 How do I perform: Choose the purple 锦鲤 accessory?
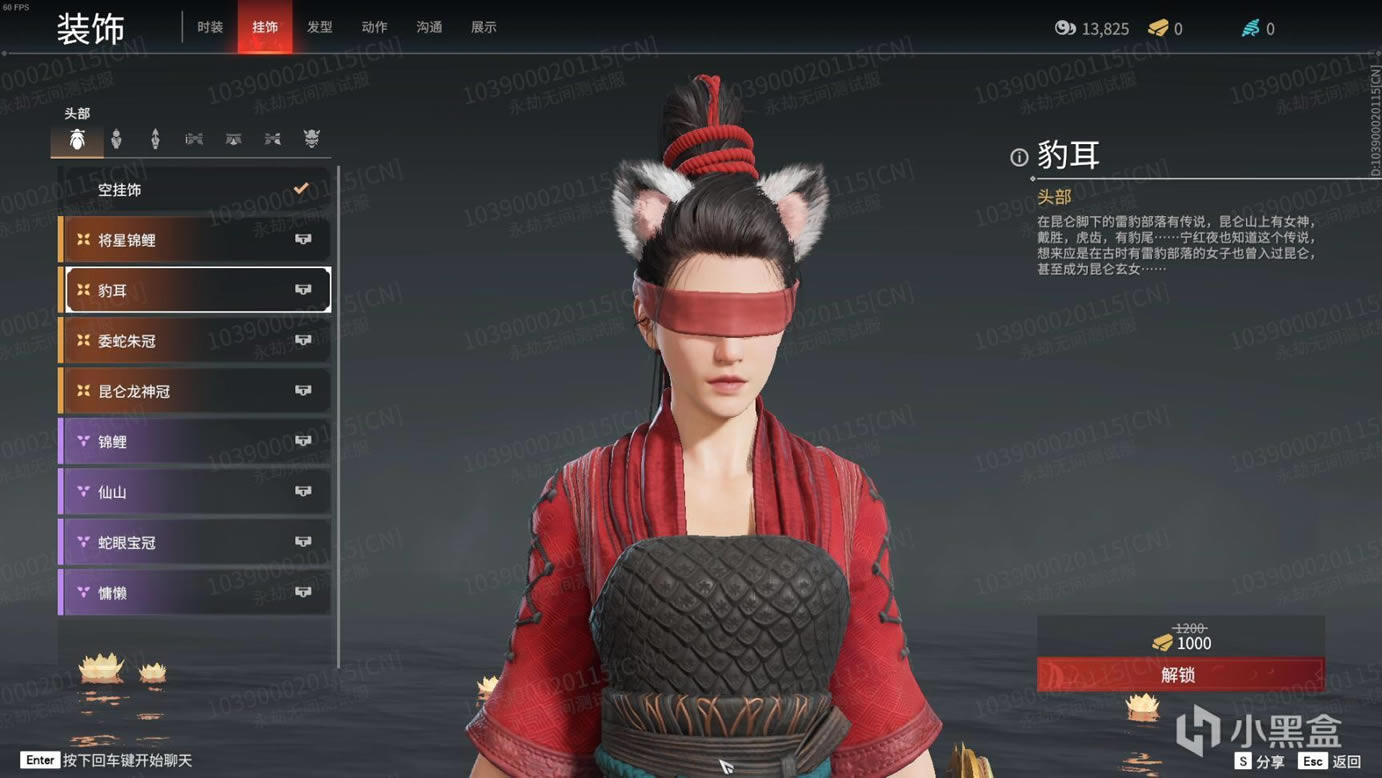click(x=195, y=441)
